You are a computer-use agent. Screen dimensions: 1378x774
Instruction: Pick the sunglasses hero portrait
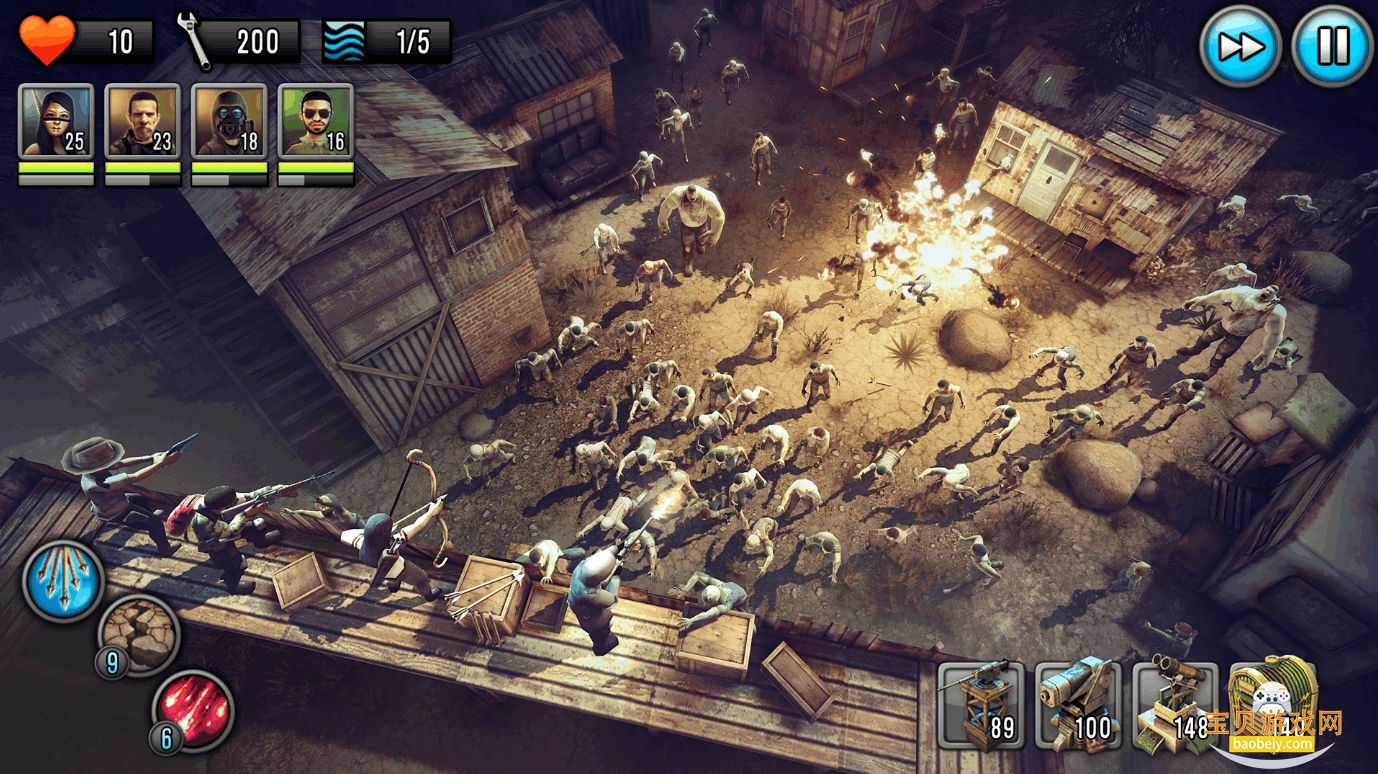(316, 121)
